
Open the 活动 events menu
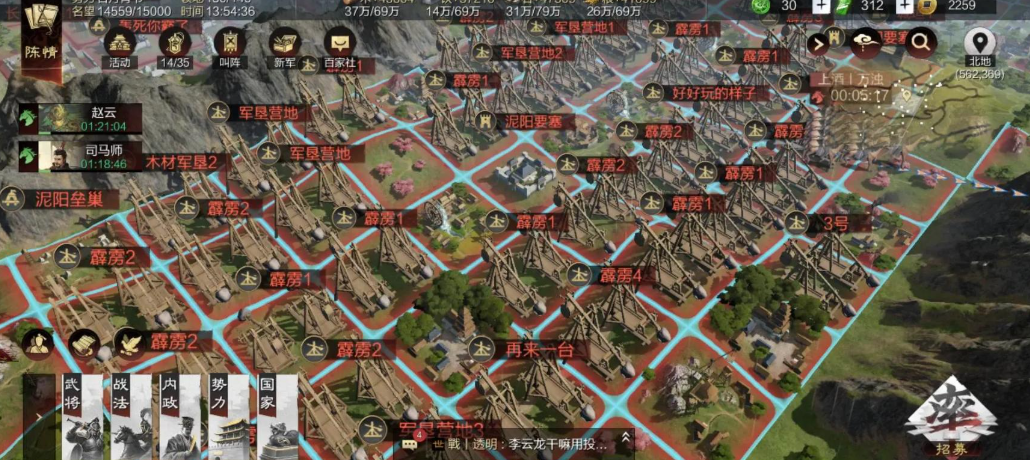pos(120,44)
